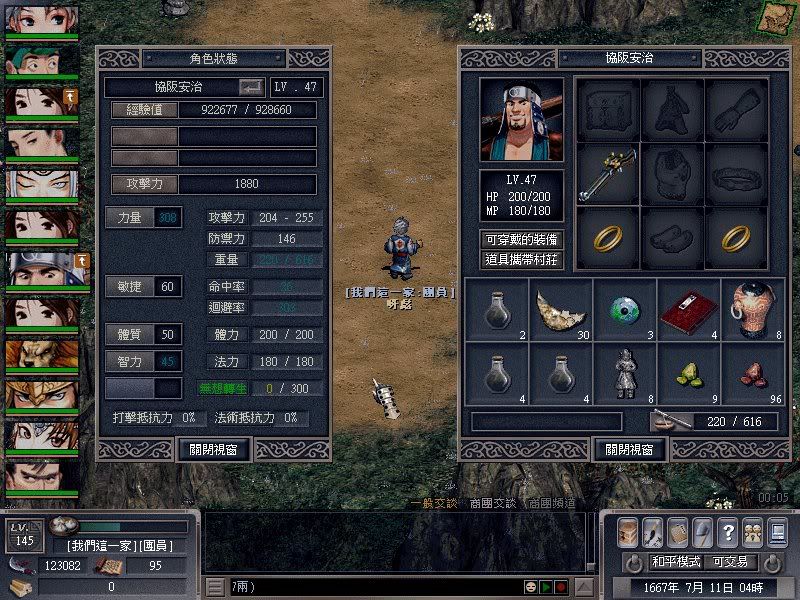Choose the green ore chunks
Screen dimensions: 800x600
(x=689, y=372)
